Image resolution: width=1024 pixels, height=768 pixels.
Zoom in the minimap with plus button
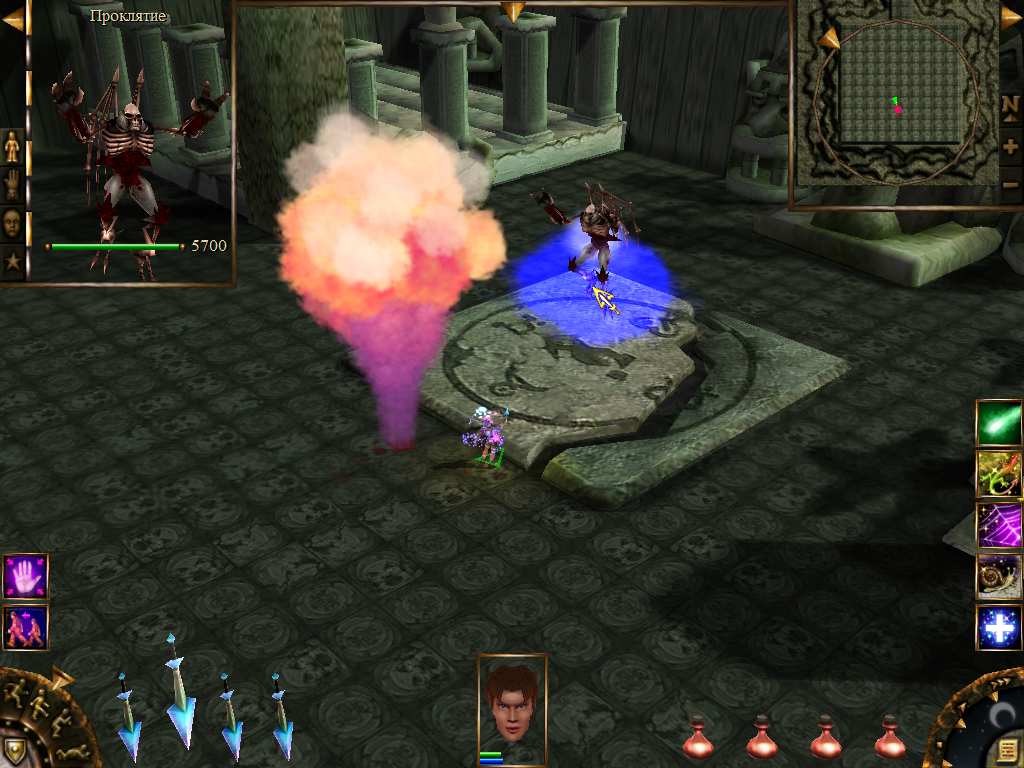tap(1010, 146)
